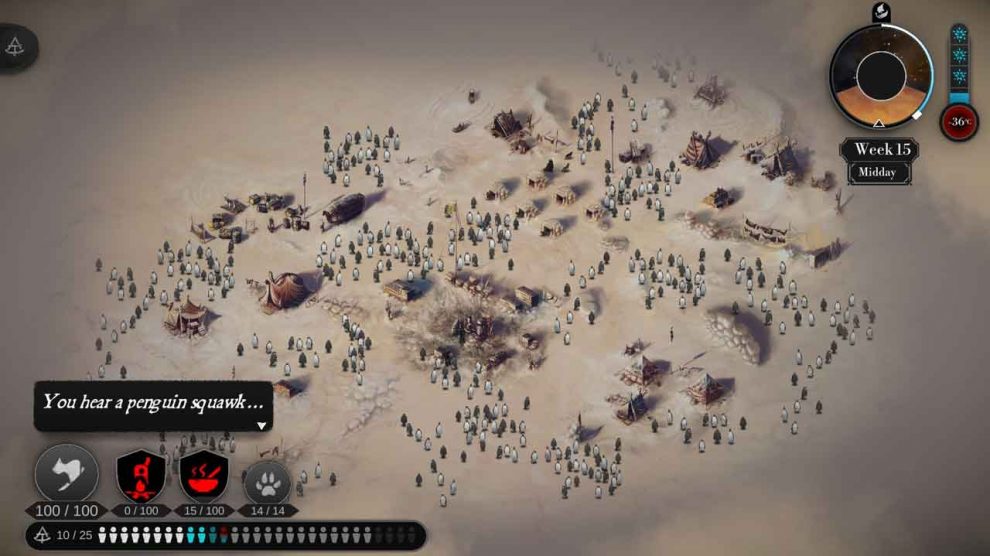Viewport: 990px width, 556px height.
Task: Click the day cycle clock dial
Action: (x=881, y=76)
